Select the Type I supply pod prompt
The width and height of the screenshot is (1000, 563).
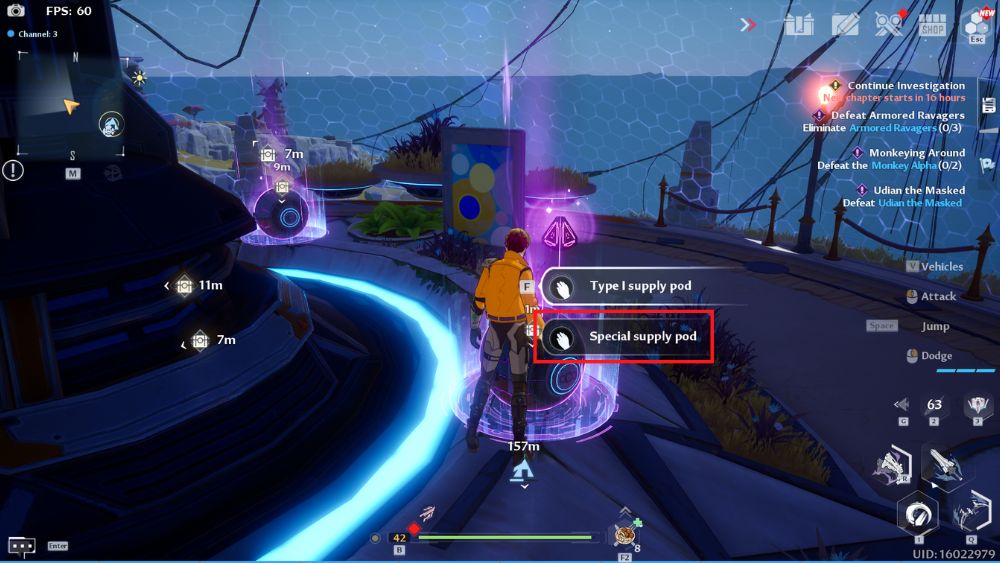(x=640, y=287)
